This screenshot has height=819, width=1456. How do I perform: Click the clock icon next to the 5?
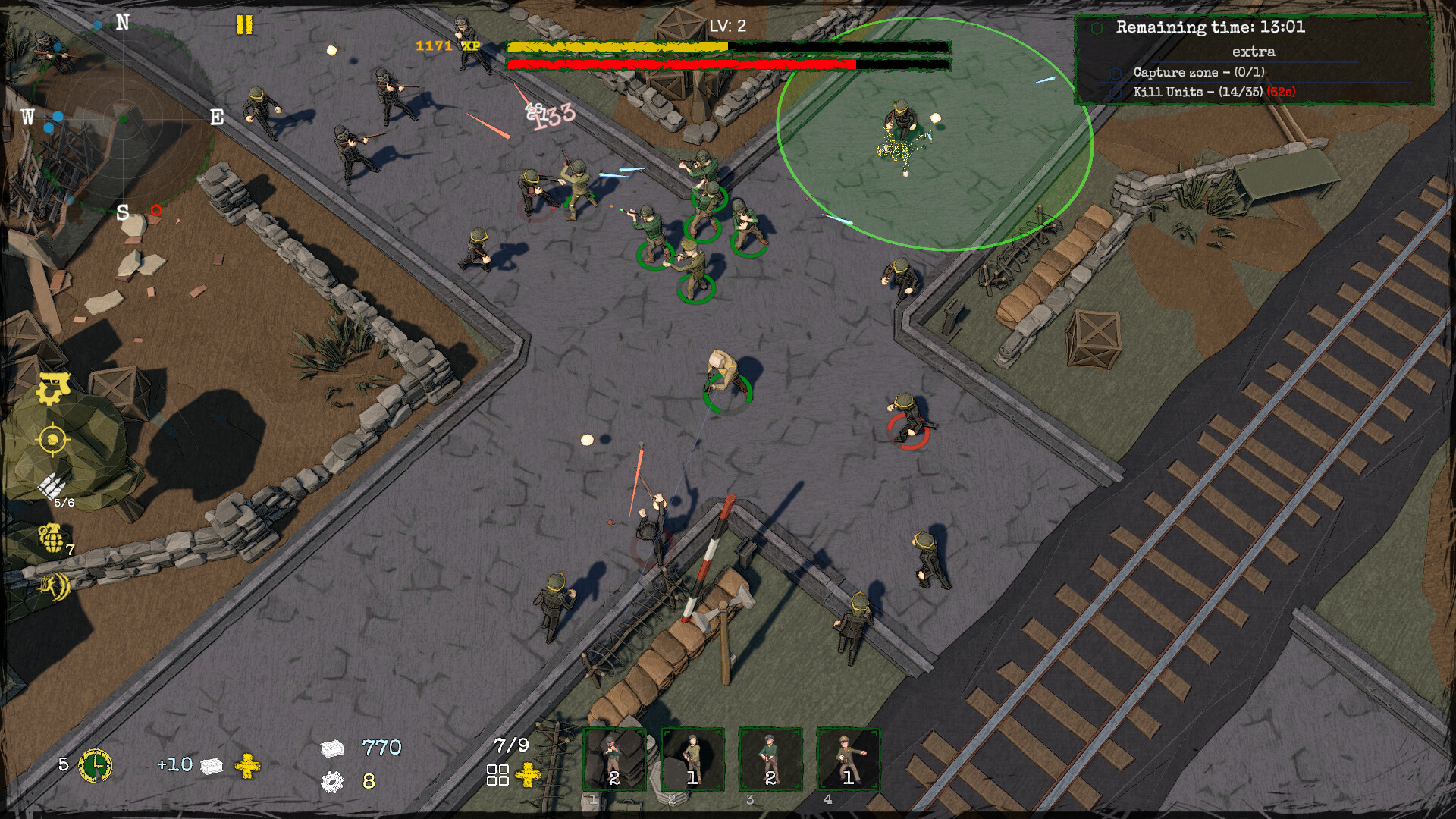point(96,766)
